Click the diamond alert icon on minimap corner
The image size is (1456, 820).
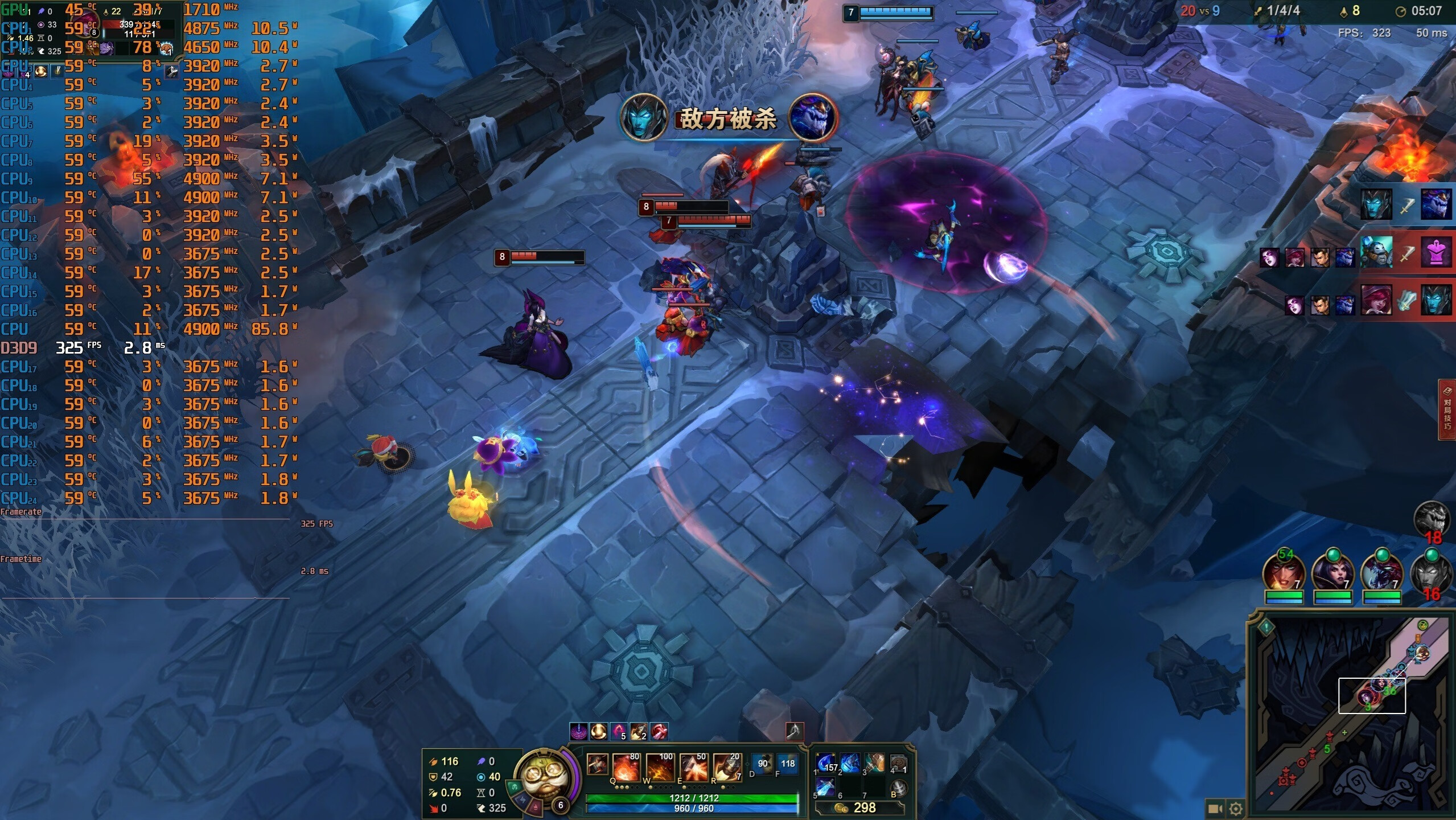[1266, 628]
